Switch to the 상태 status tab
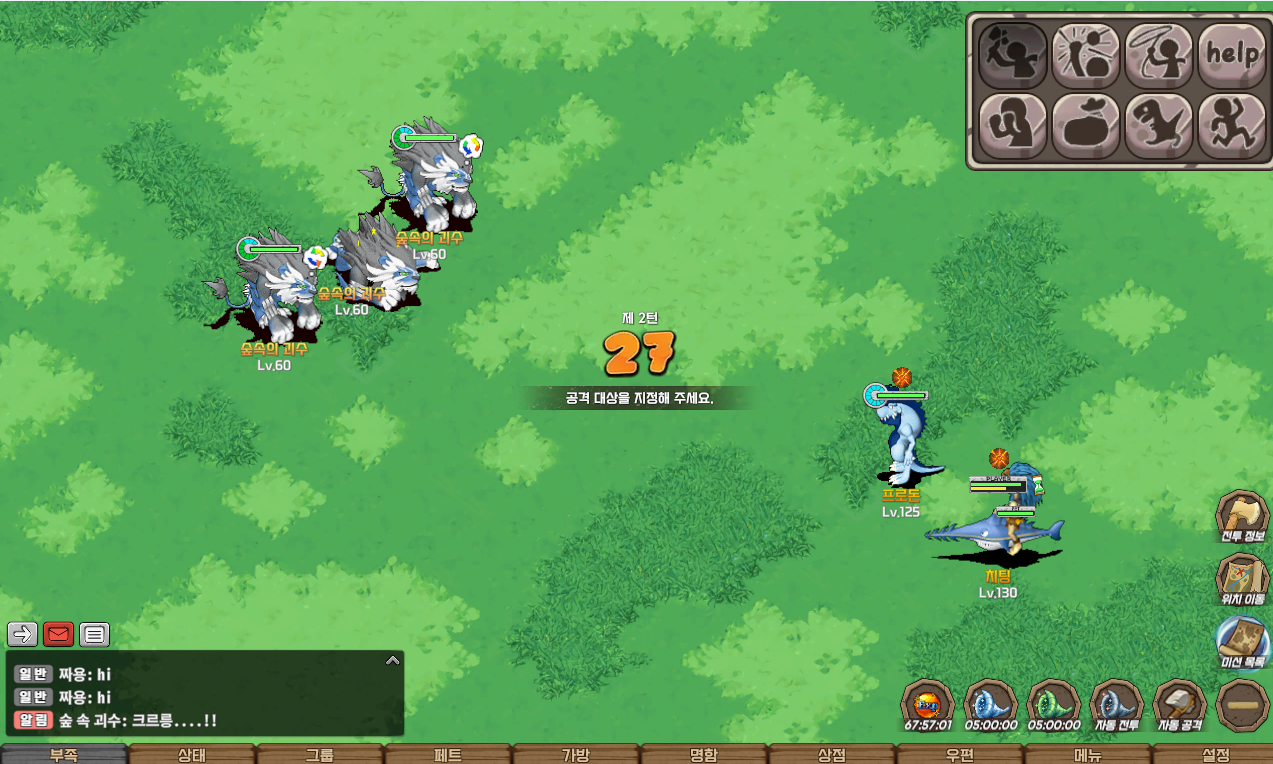Screen dimensions: 1273x764 pyautogui.click(x=191, y=755)
